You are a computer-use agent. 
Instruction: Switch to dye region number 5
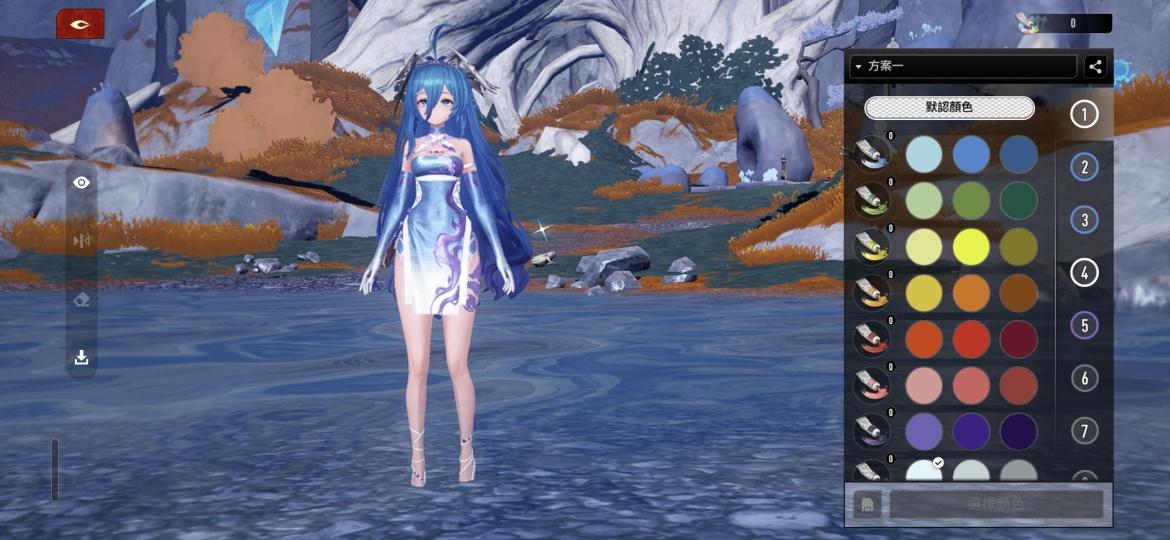[1084, 325]
